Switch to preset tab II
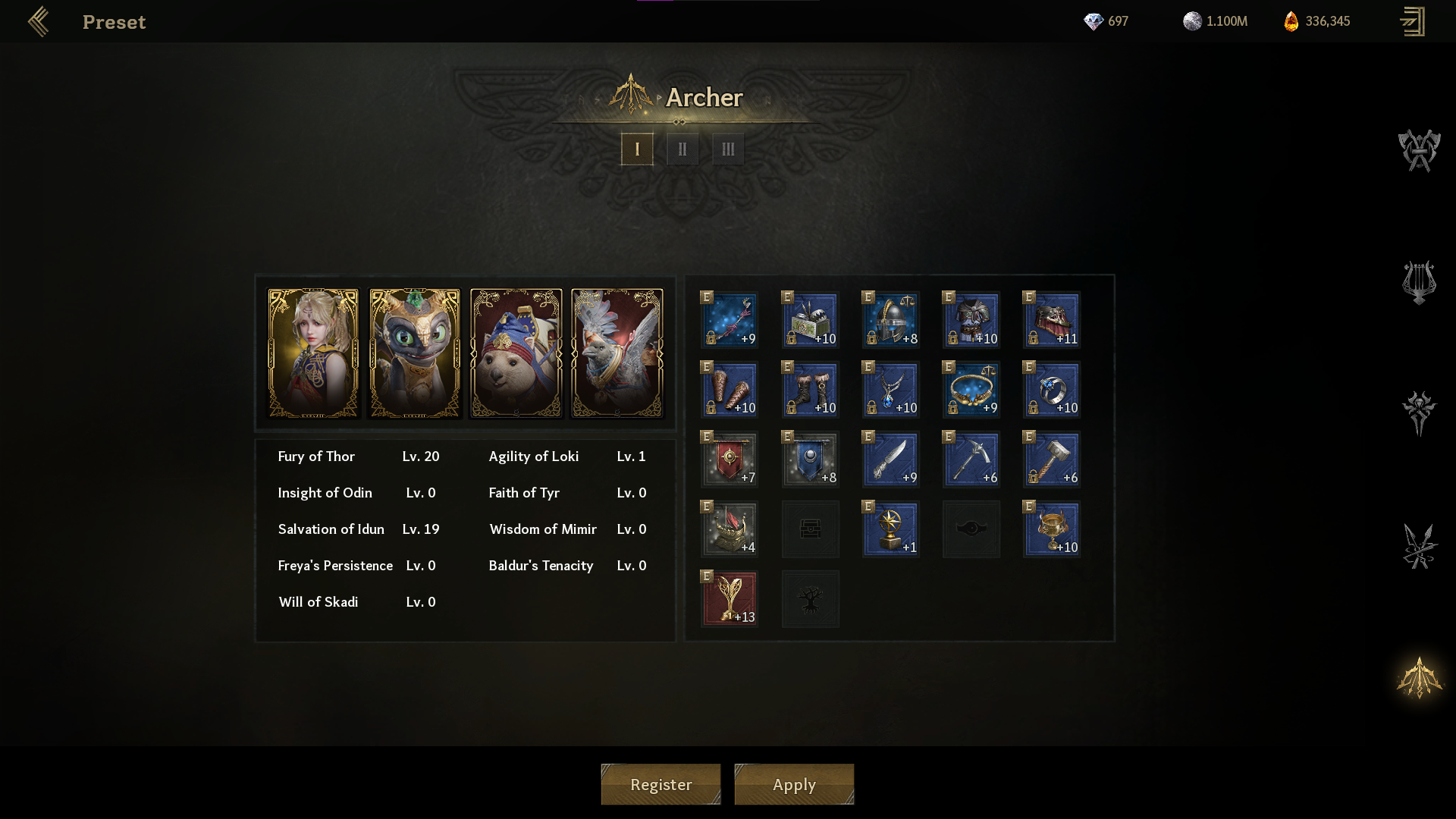The height and width of the screenshot is (819, 1456). [682, 149]
